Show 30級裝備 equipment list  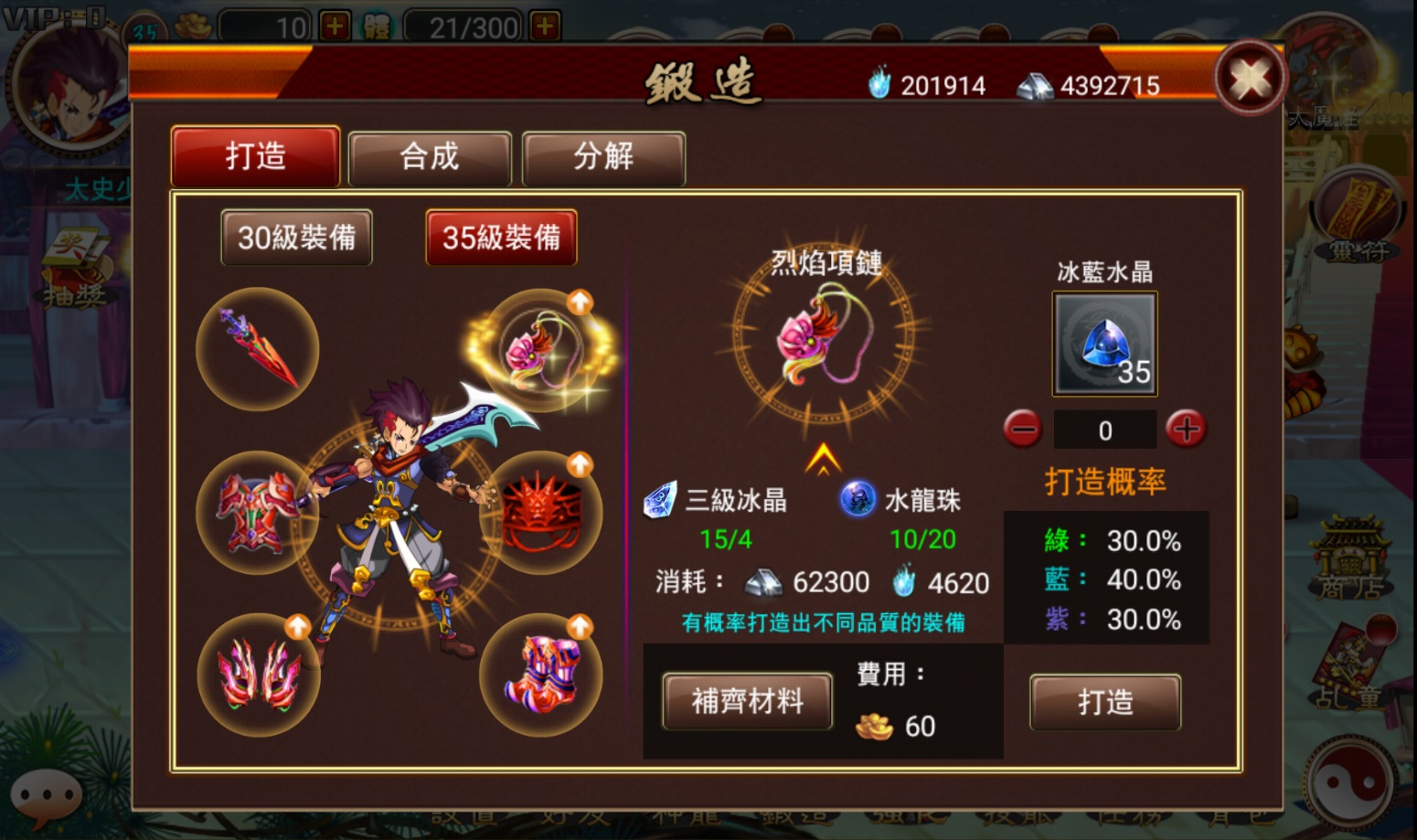pyautogui.click(x=296, y=238)
